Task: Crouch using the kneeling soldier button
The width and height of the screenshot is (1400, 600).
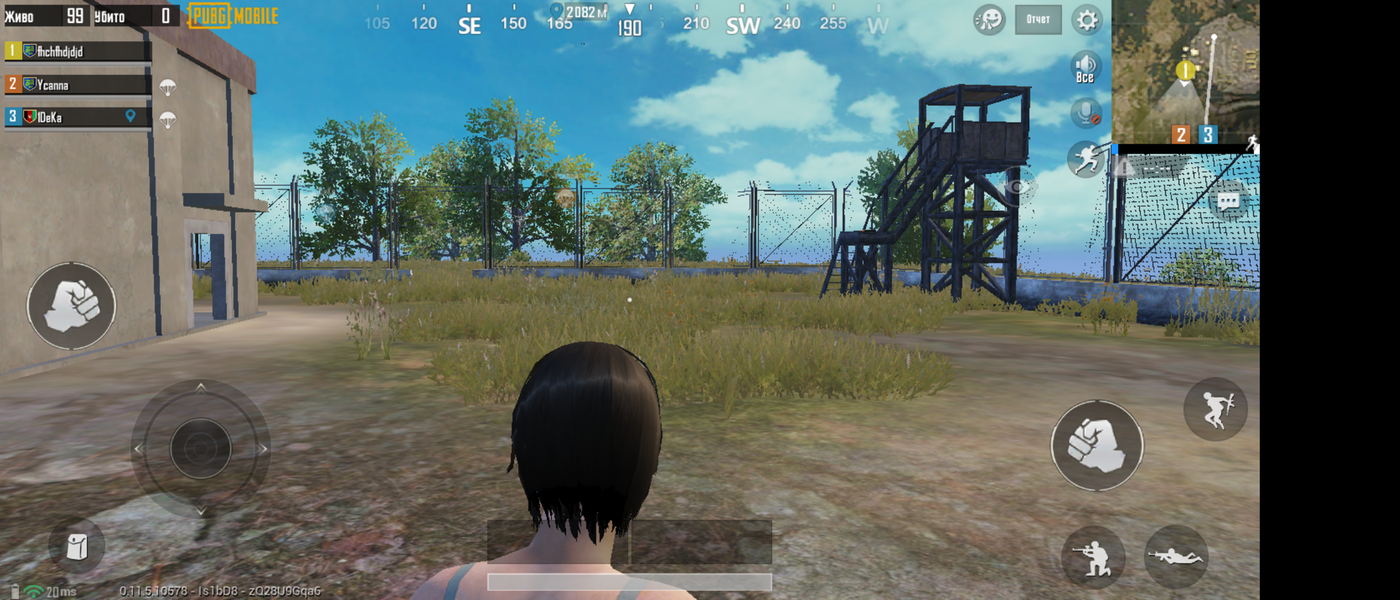Action: click(1093, 557)
